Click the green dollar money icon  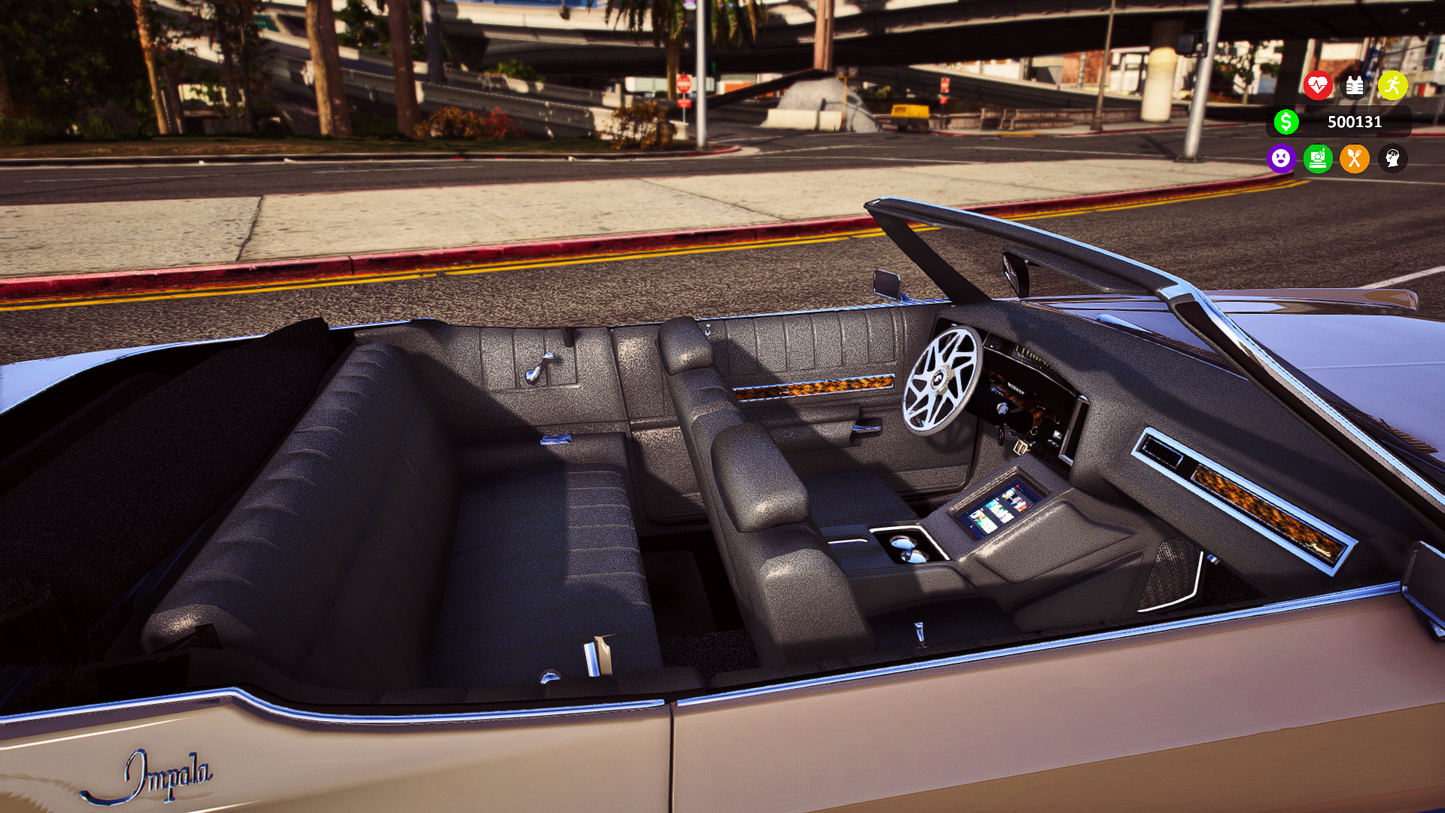1286,122
